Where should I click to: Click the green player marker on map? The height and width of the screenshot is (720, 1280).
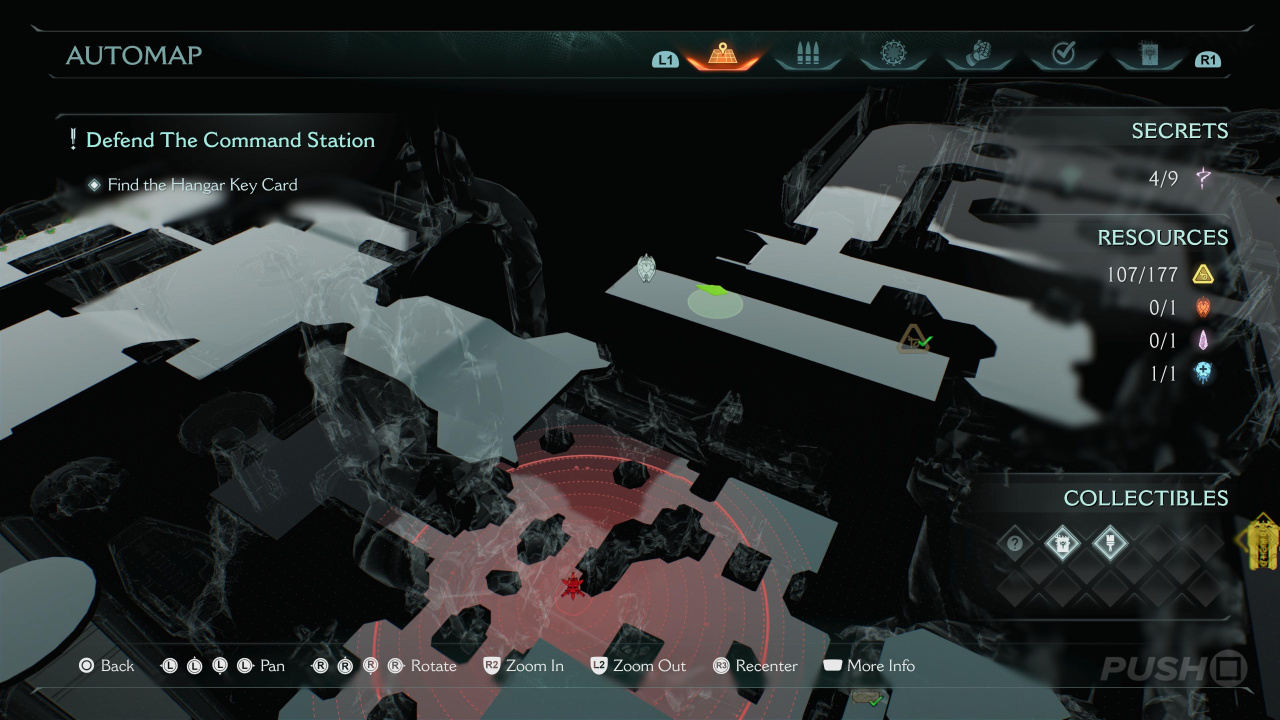pos(714,293)
